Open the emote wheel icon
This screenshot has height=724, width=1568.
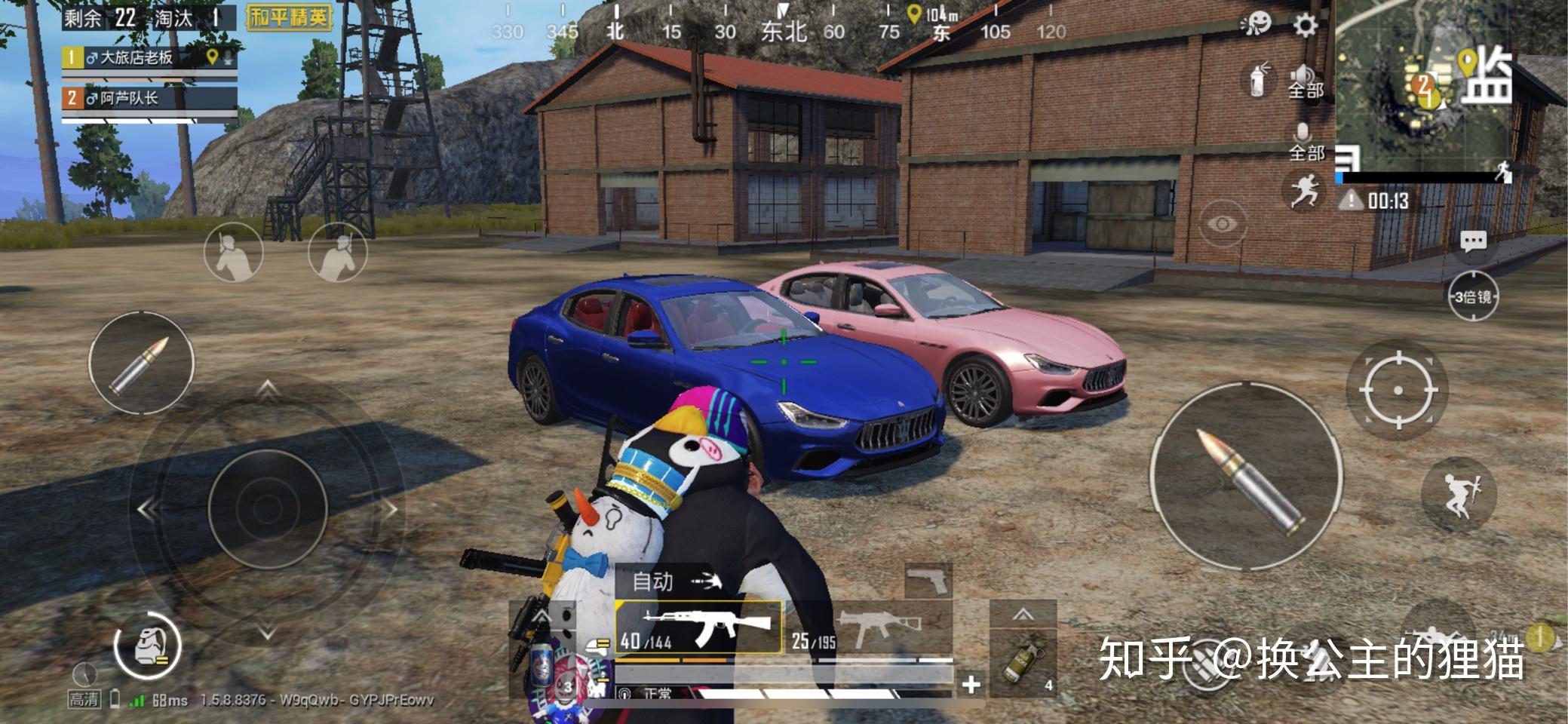(1256, 25)
